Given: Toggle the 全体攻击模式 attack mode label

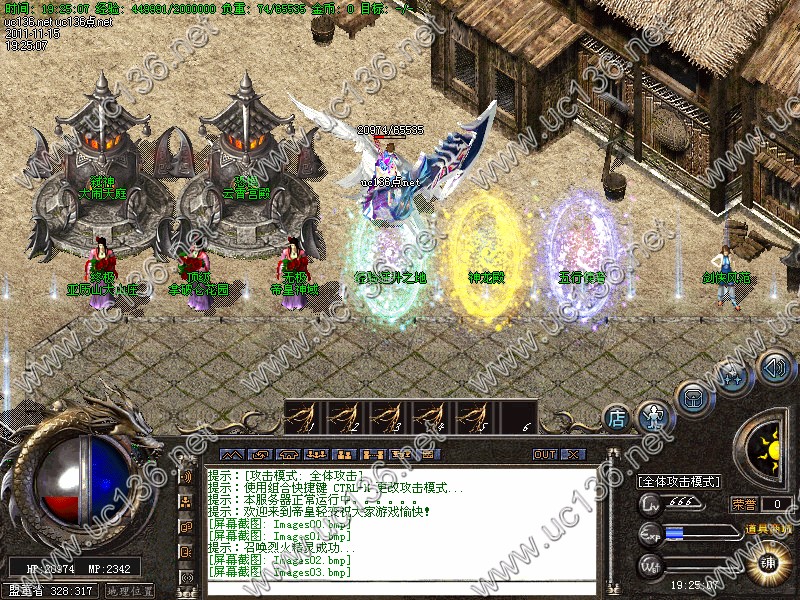Looking at the screenshot, I should click(680, 481).
